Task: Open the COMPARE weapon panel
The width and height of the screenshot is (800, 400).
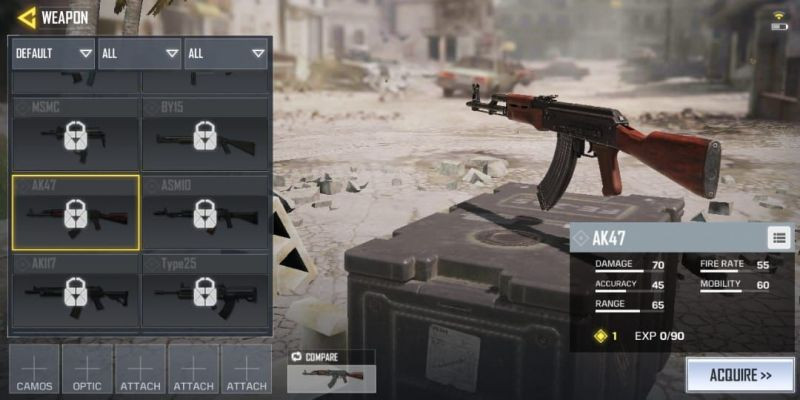Action: pyautogui.click(x=331, y=371)
